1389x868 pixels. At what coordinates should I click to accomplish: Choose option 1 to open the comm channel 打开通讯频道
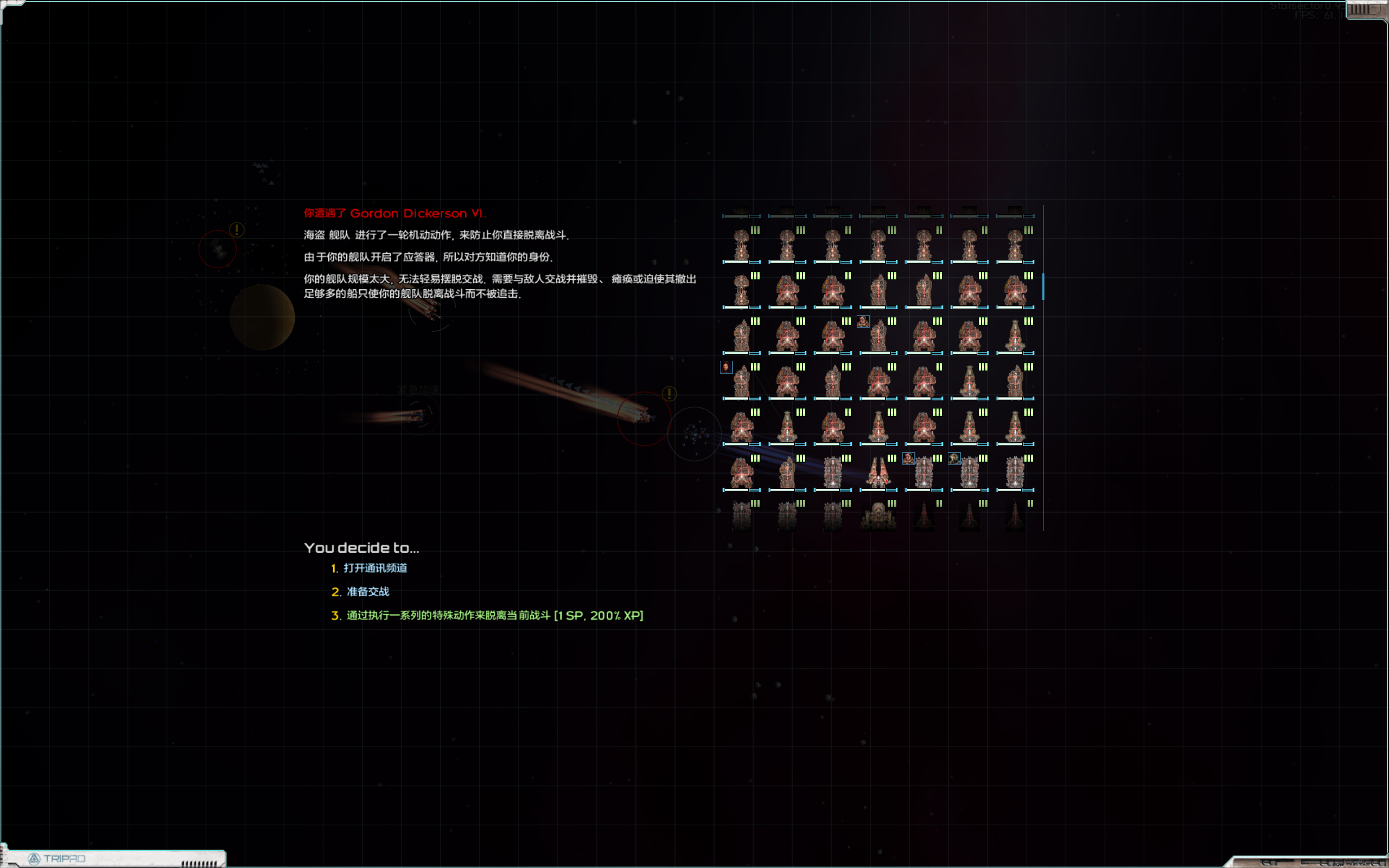pyautogui.click(x=377, y=569)
